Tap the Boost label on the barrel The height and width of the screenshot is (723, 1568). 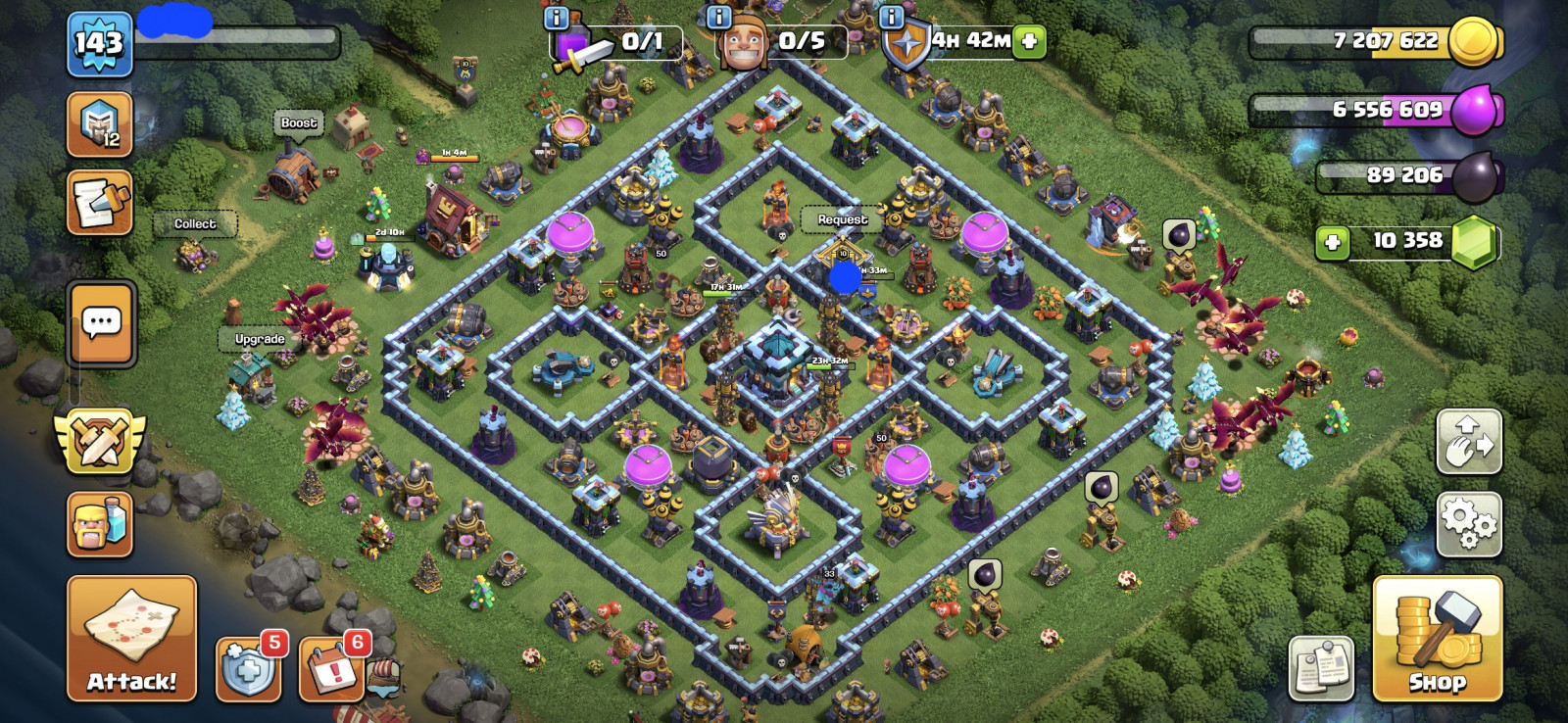pos(299,123)
